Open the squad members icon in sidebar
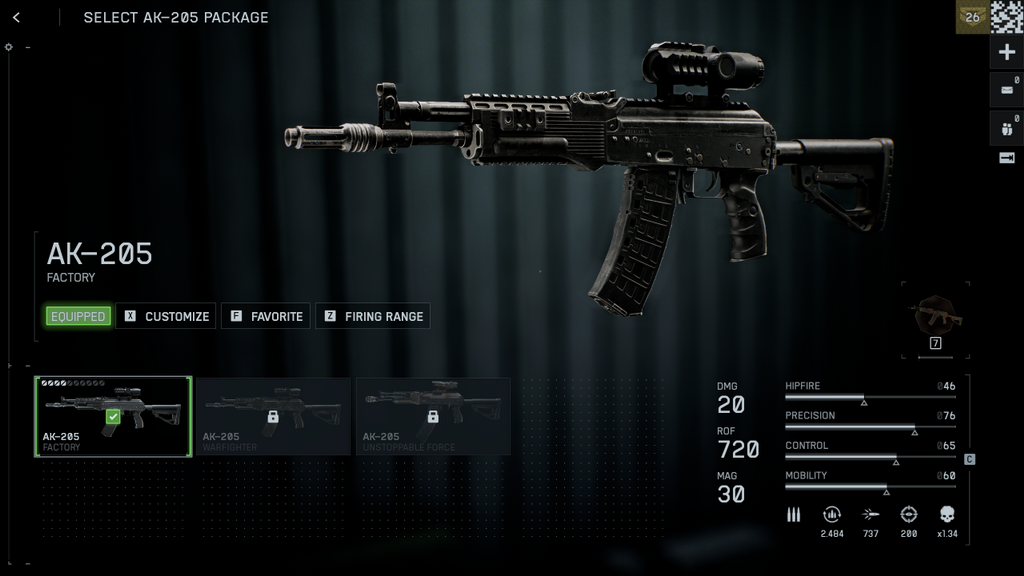Image resolution: width=1024 pixels, height=576 pixels. 1006,127
